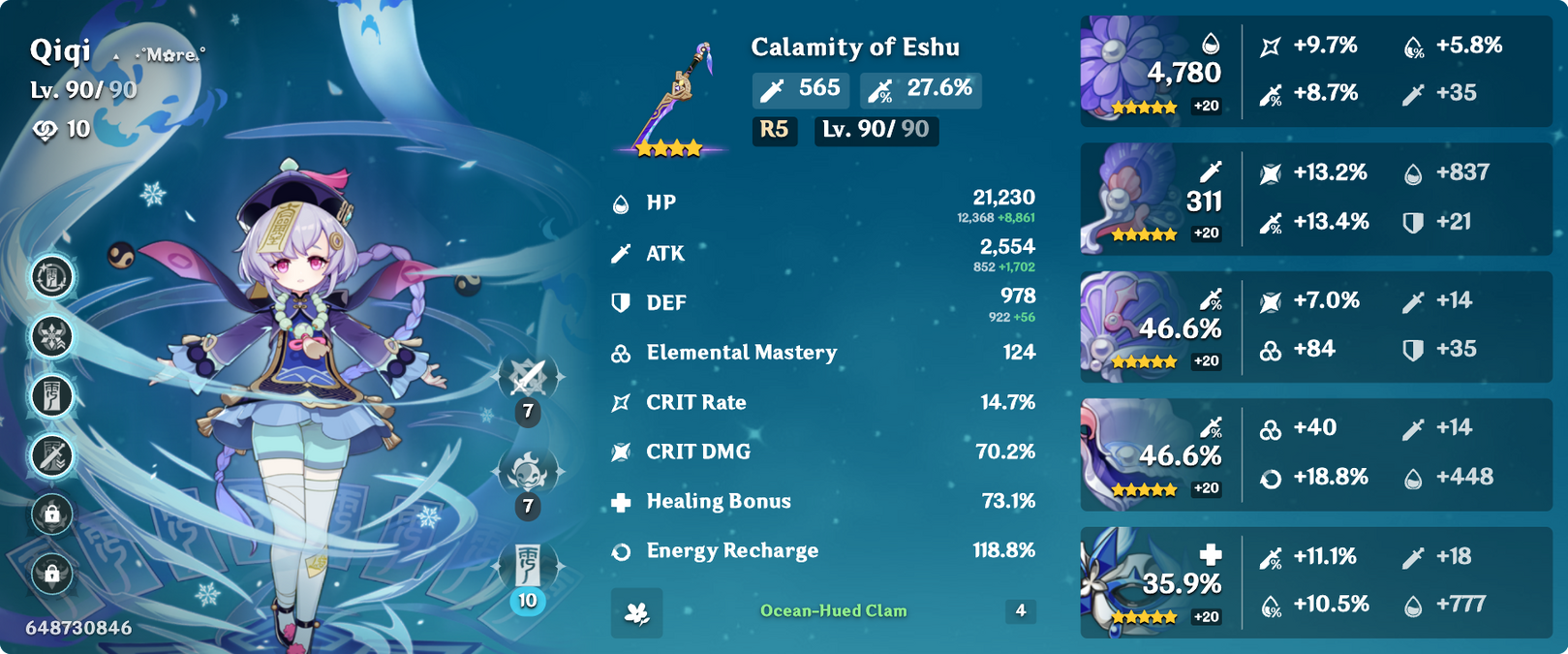Select the level 10 elemental burst talent
This screenshot has width=1568, height=654.
point(528,566)
